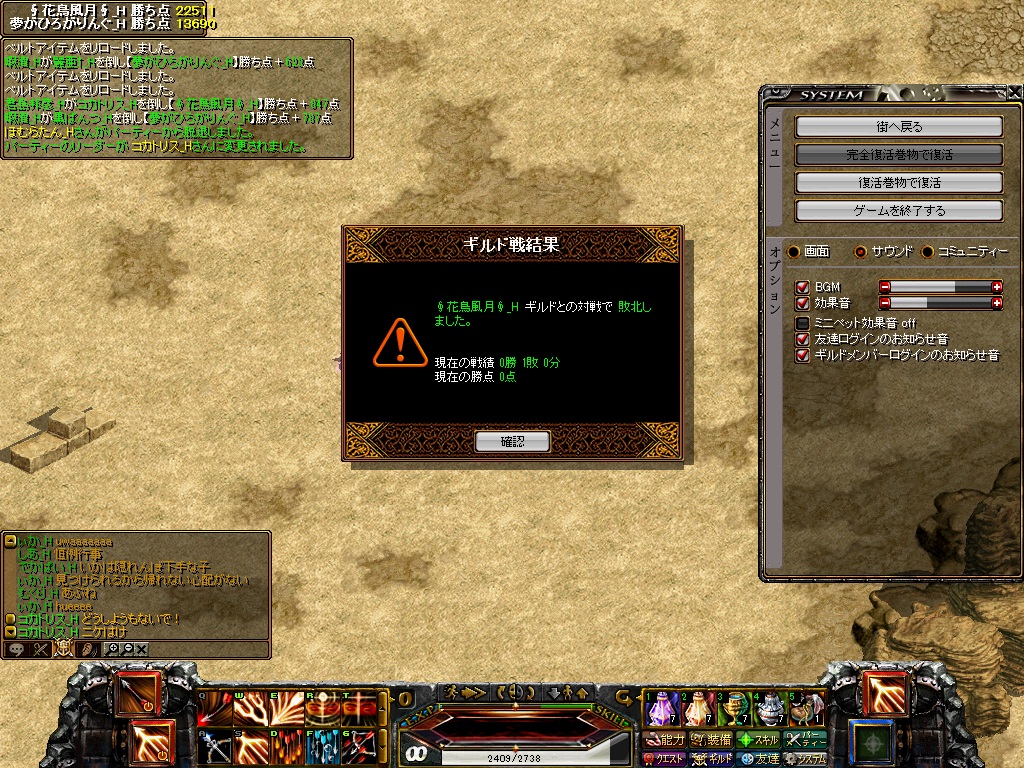Image resolution: width=1024 pixels, height=768 pixels.
Task: Choose 復活巻物で復活 to revive
Action: click(x=898, y=183)
